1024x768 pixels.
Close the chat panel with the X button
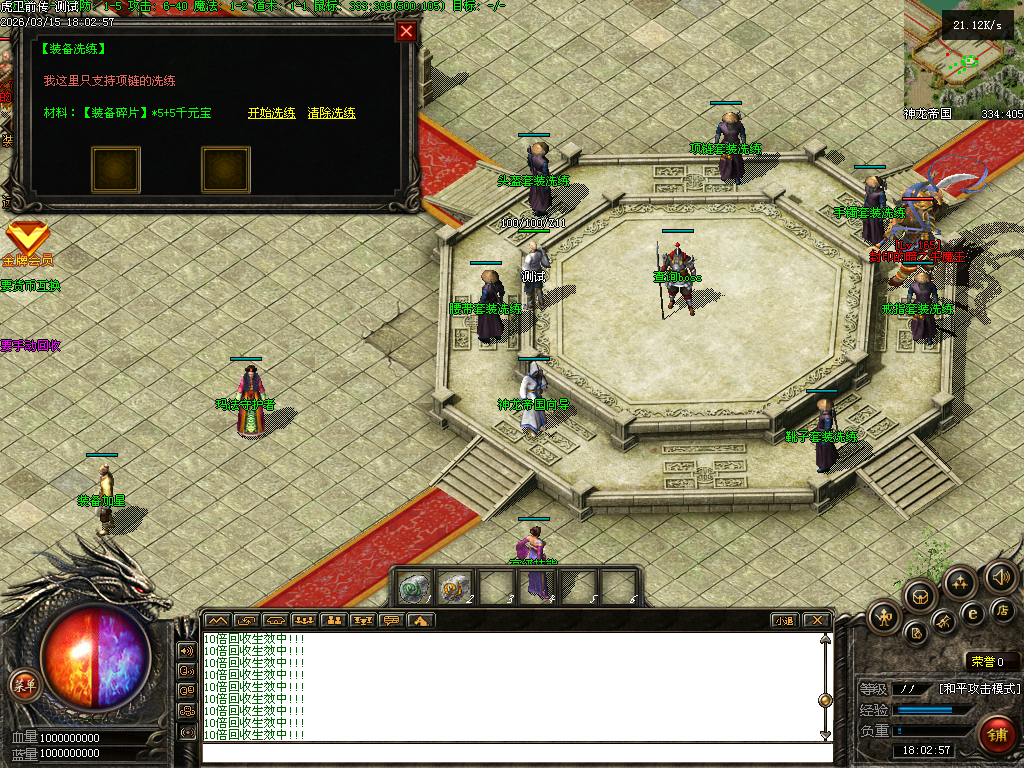pos(816,620)
